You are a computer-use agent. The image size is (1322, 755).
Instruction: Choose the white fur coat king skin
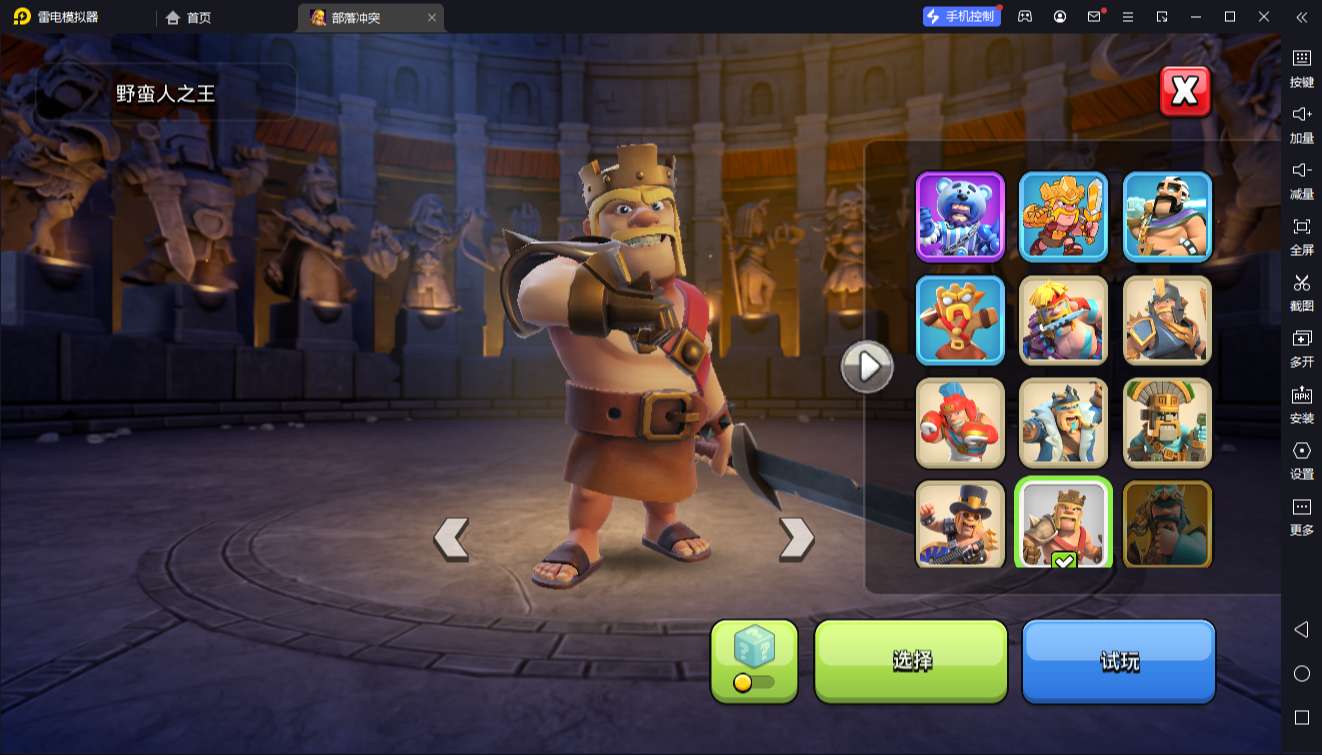point(1063,423)
